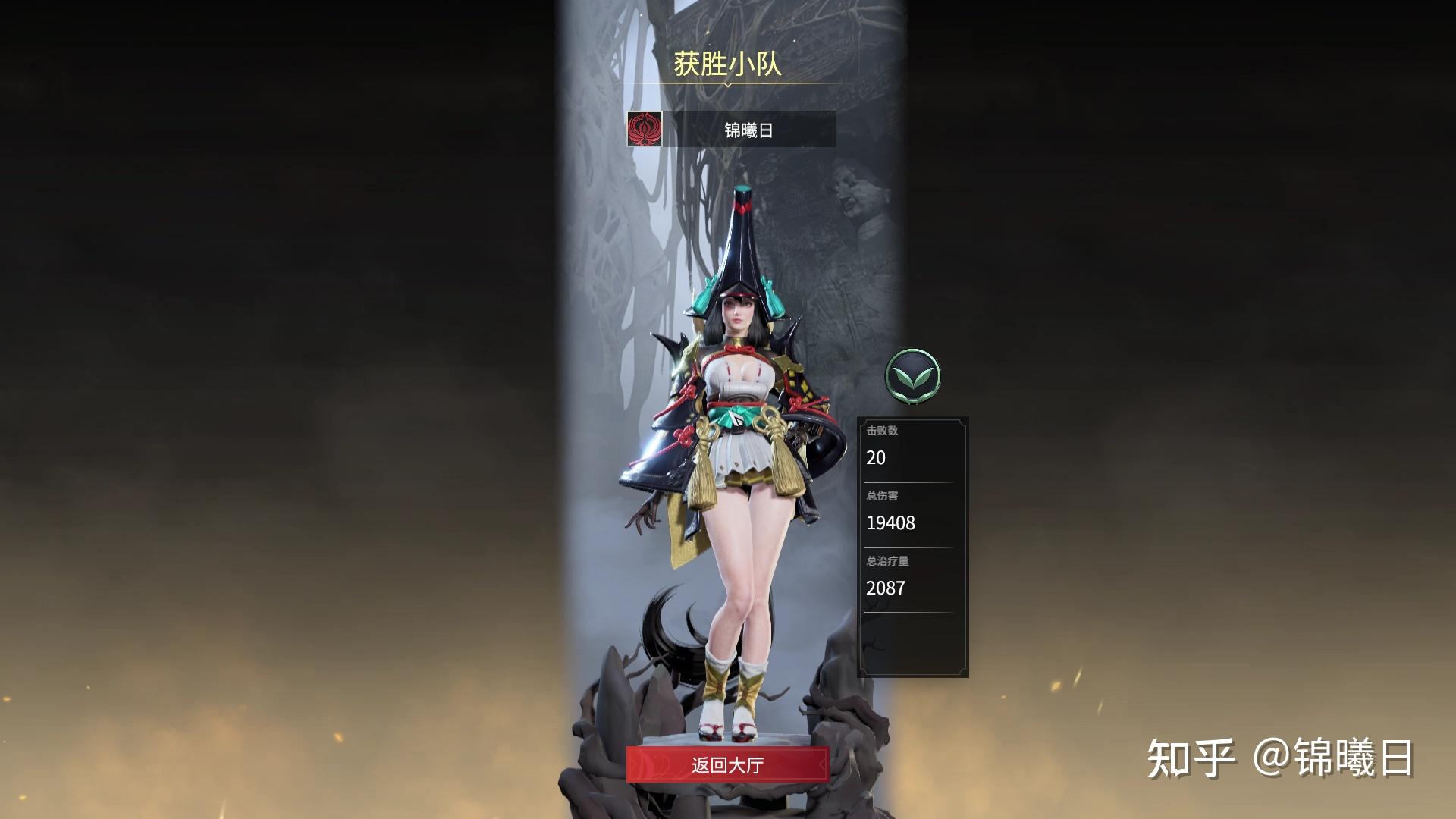1456x819 pixels.
Task: Click the 总伤害 damage stat row
Action: coord(883,497)
